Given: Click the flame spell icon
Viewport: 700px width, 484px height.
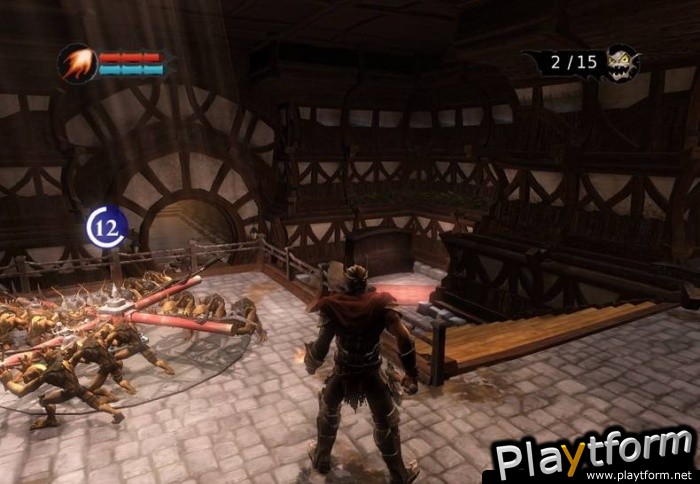Looking at the screenshot, I should [77, 63].
